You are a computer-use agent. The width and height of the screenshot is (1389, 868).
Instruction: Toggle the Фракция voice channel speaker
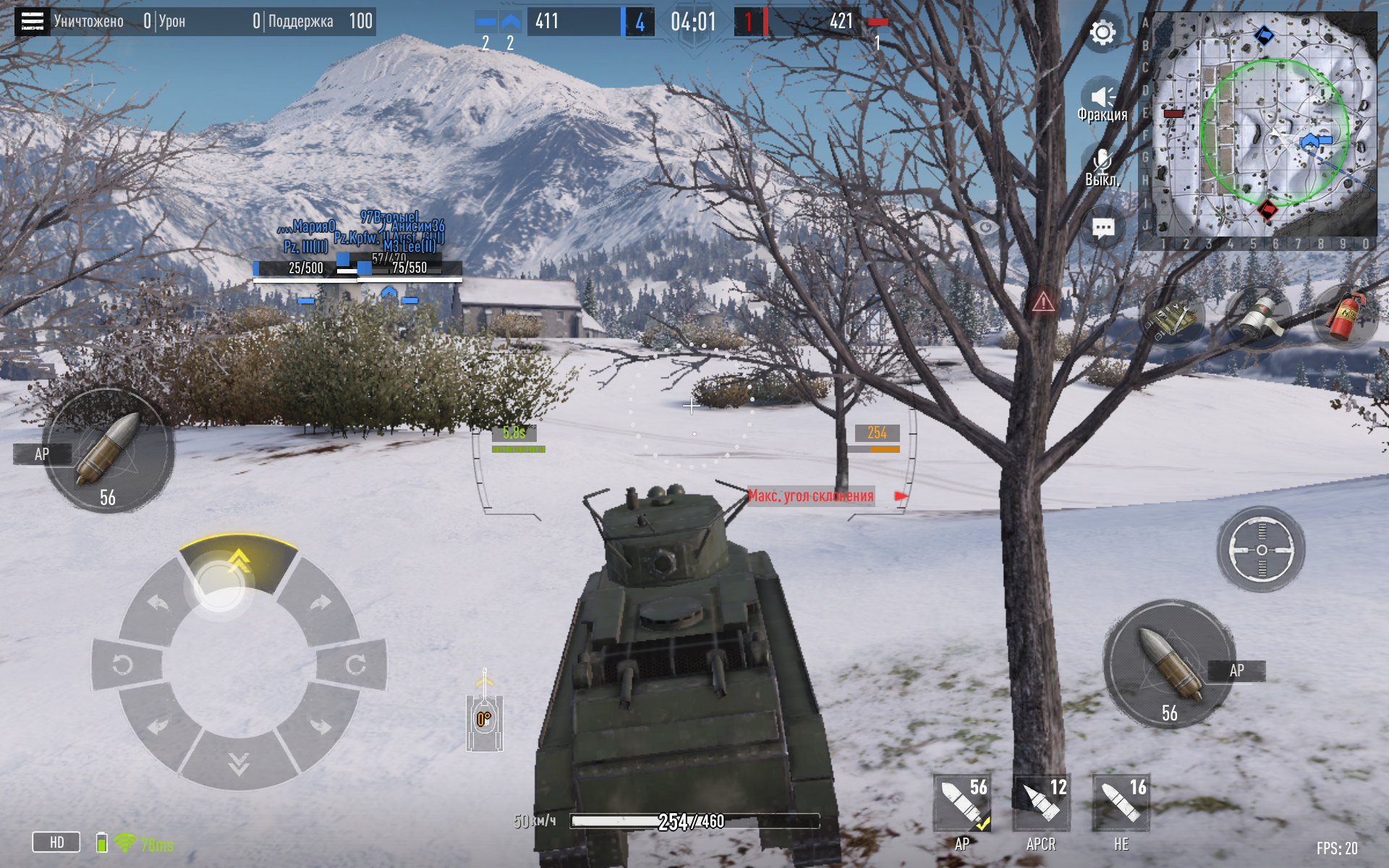click(1103, 98)
